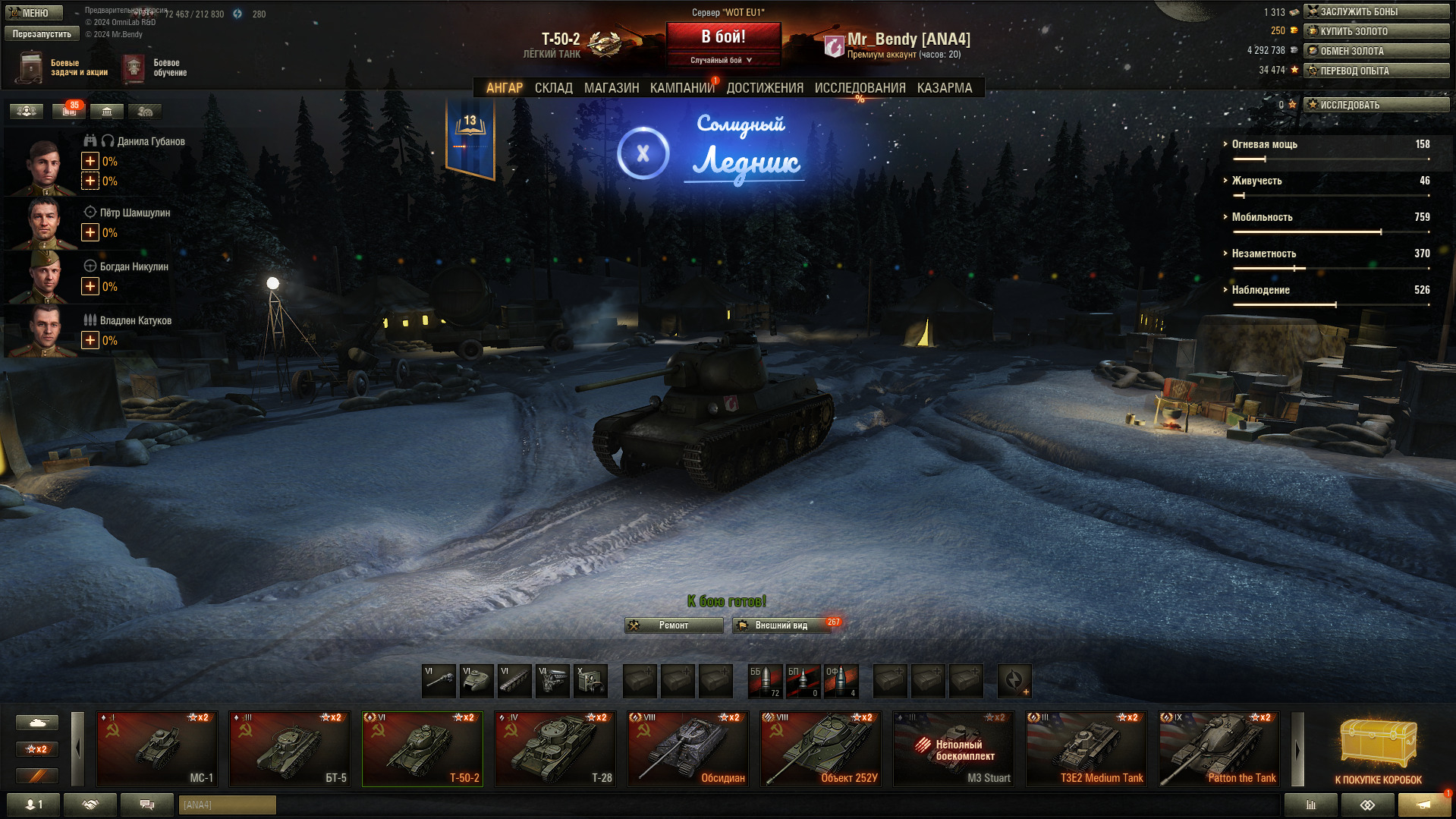Open Внешний вид customization
1456x819 pixels.
click(781, 625)
